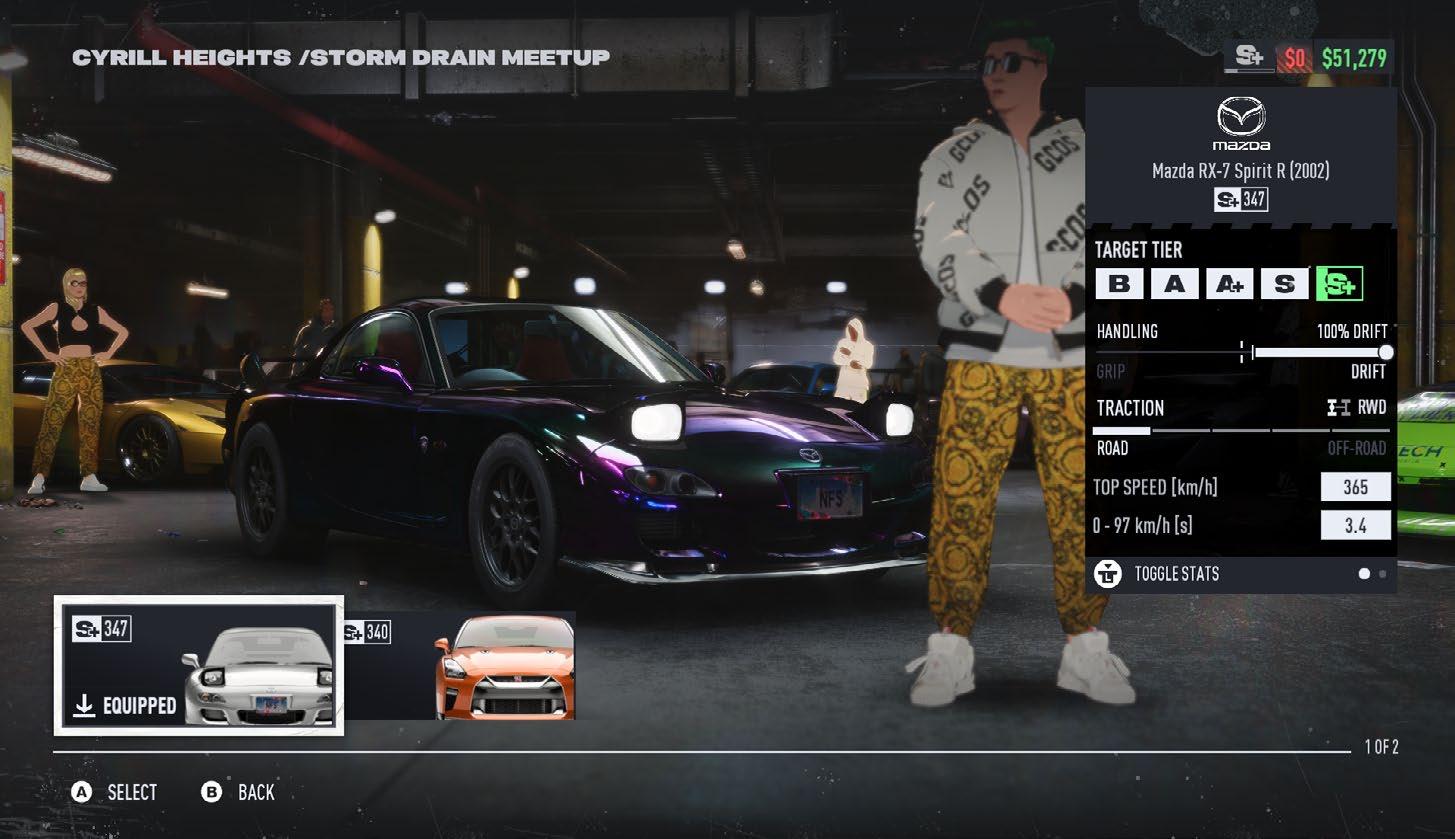Screen dimensions: 1455x839
Task: Set target tier to B
Action: [x=1119, y=284]
